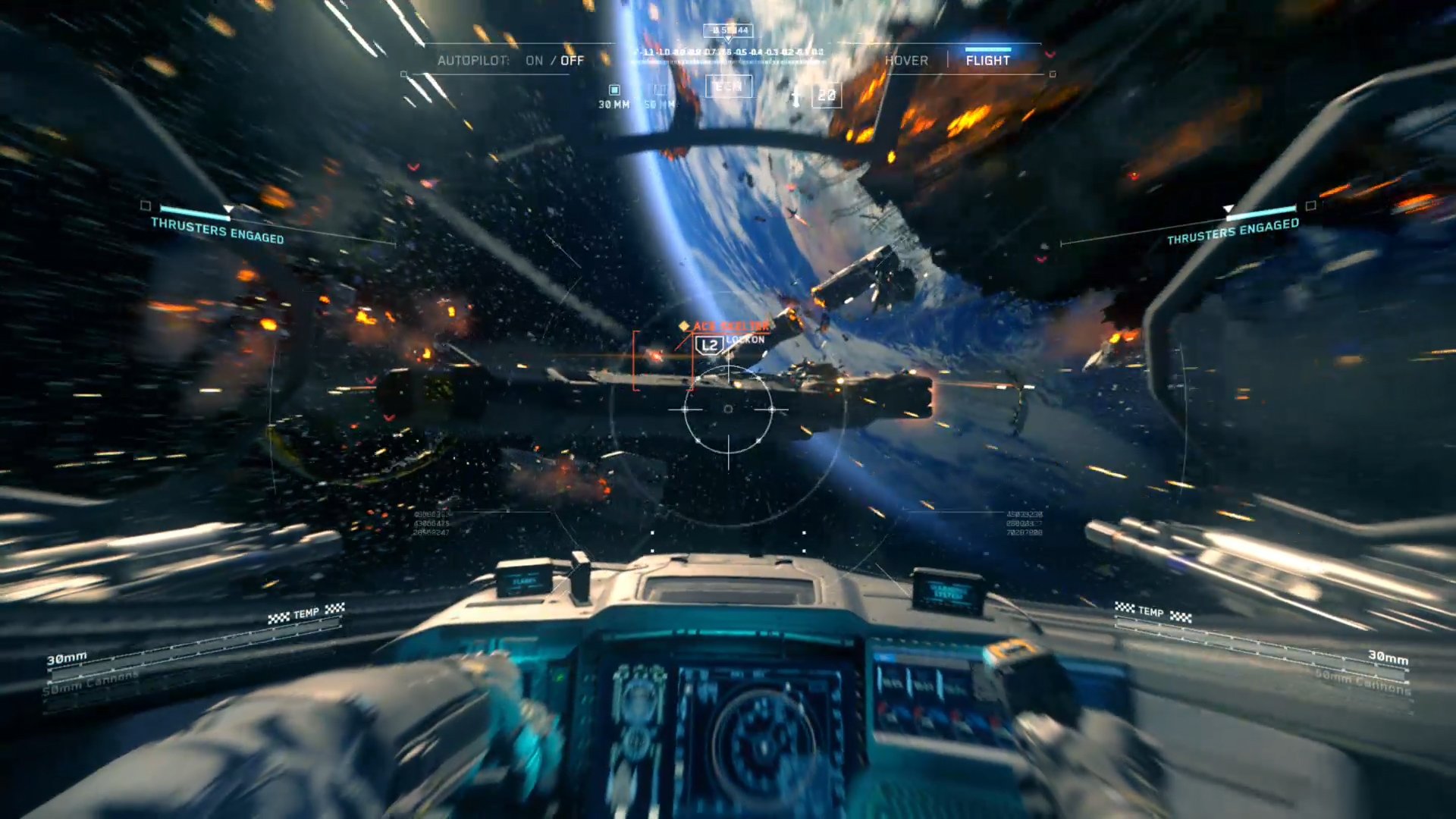The image size is (1456, 819).
Task: Choose the 30 MM cannon
Action: pos(613,97)
